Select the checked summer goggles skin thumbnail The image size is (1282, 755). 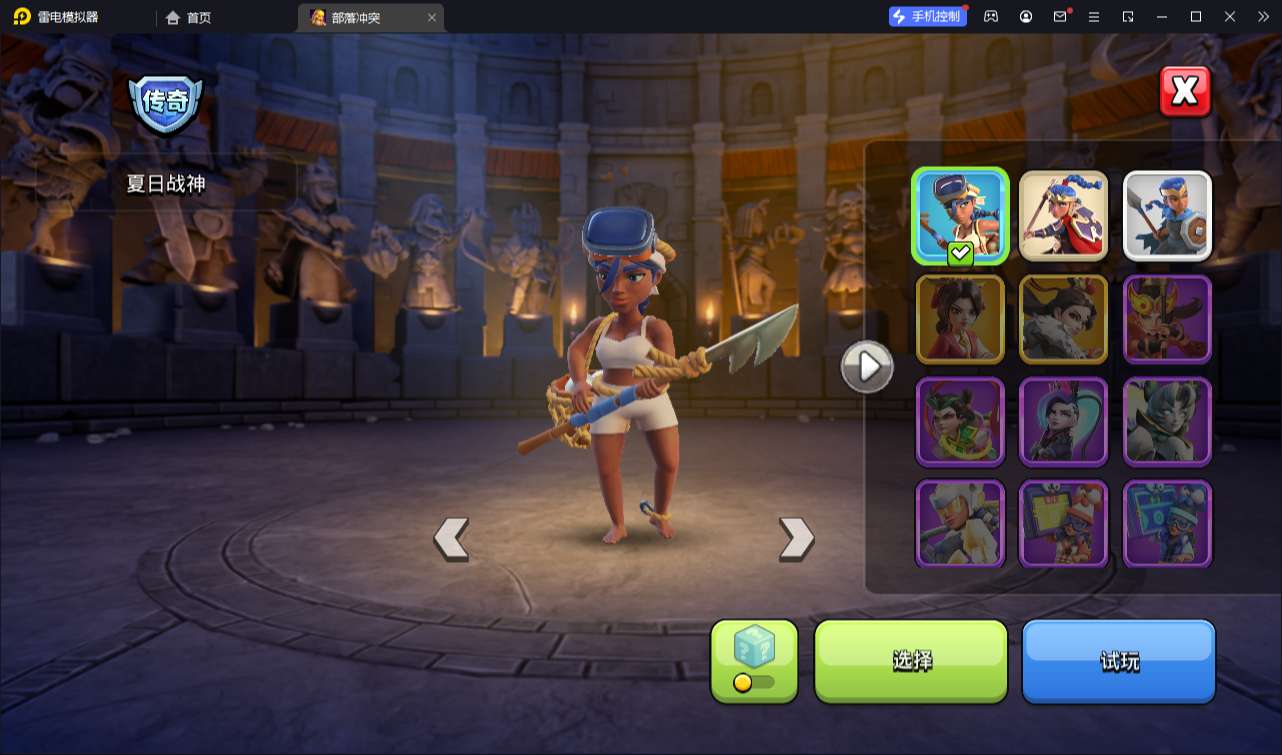coord(960,216)
